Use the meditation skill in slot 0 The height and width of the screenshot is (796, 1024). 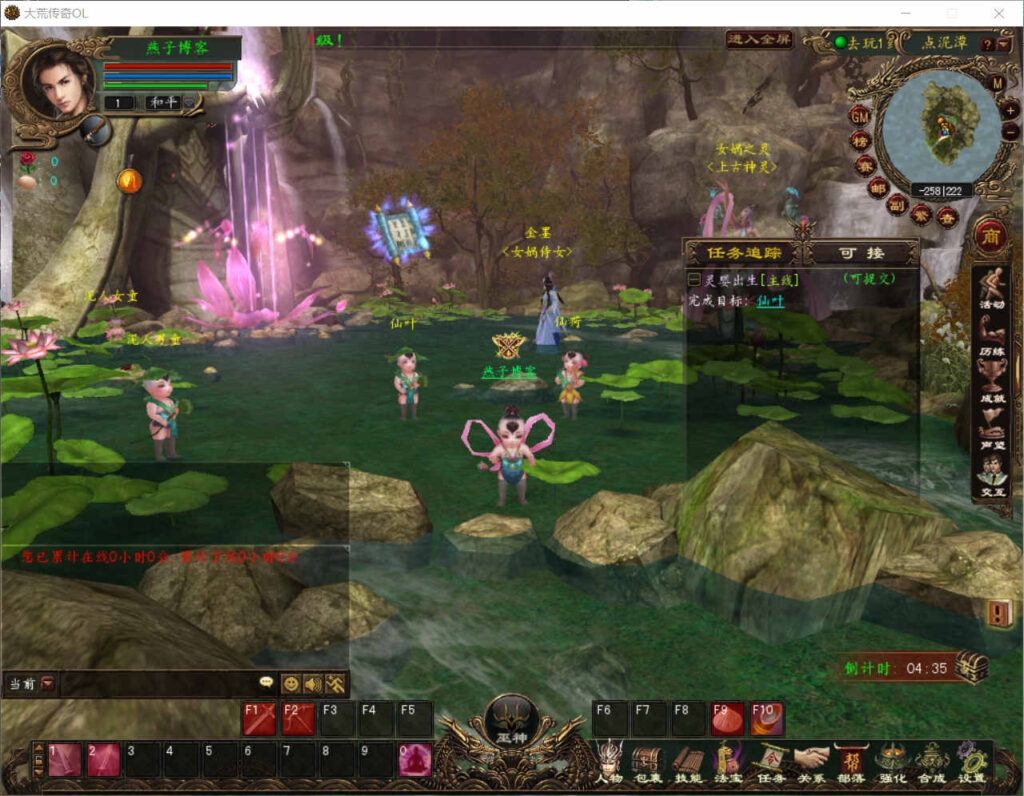(x=415, y=760)
